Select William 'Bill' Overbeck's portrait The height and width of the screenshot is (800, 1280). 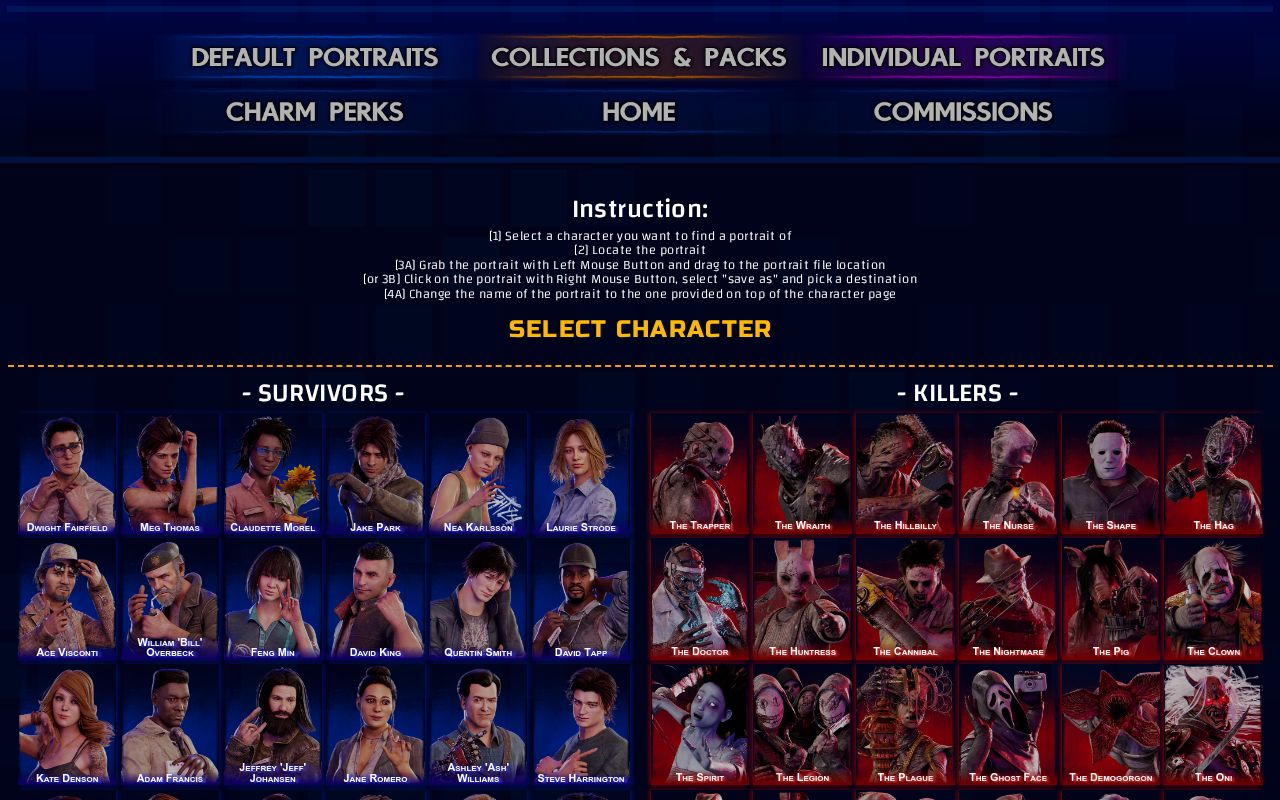pos(170,598)
